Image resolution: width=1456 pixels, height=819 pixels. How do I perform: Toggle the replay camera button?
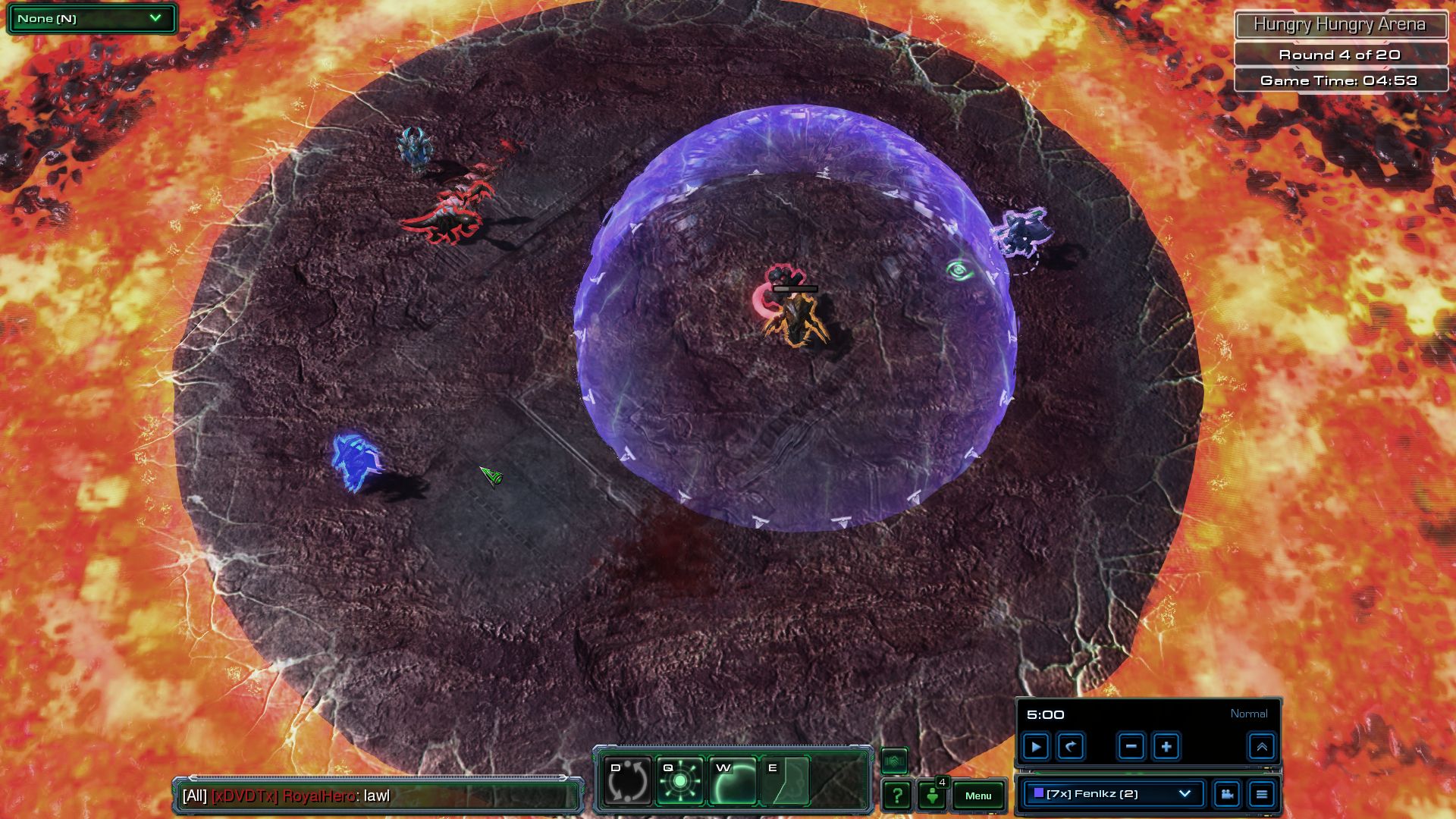coord(1227,794)
